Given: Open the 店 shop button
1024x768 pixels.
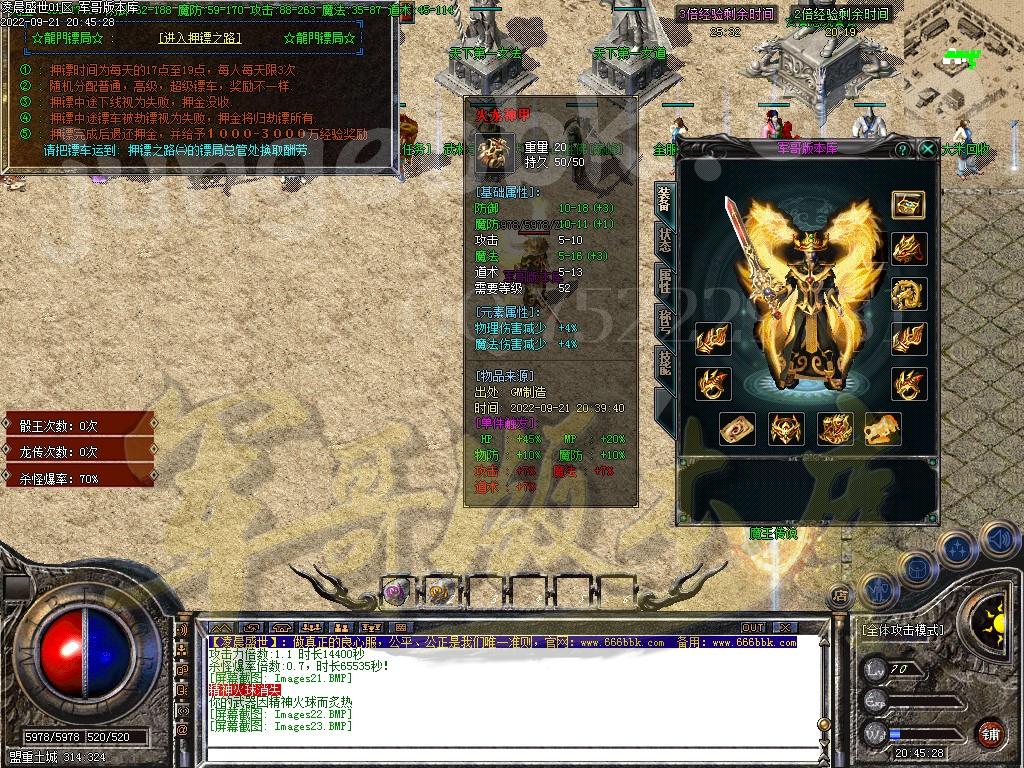Looking at the screenshot, I should tap(840, 595).
